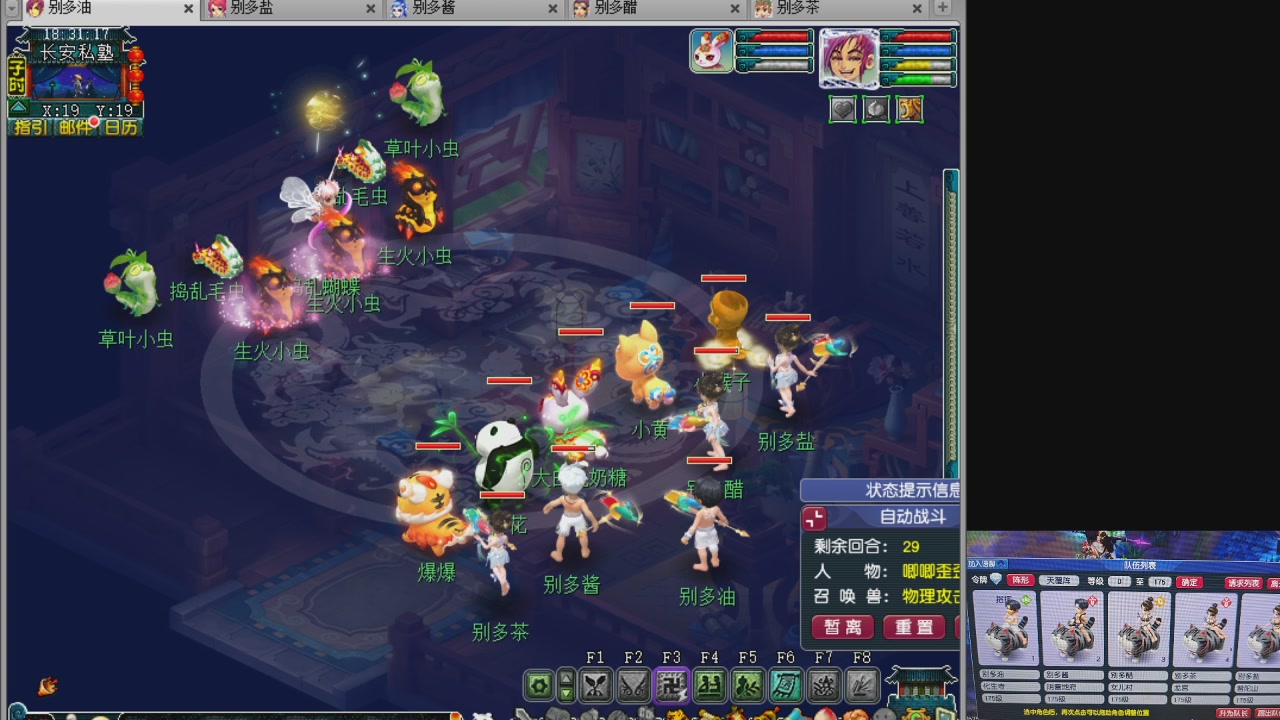This screenshot has height=720, width=1280.
Task: Open game settings with the gear icon
Action: tap(537, 684)
